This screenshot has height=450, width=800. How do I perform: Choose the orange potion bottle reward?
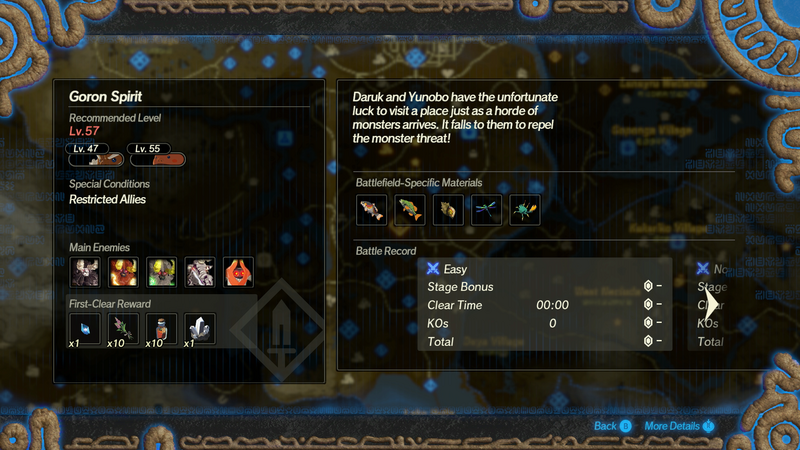tap(162, 326)
